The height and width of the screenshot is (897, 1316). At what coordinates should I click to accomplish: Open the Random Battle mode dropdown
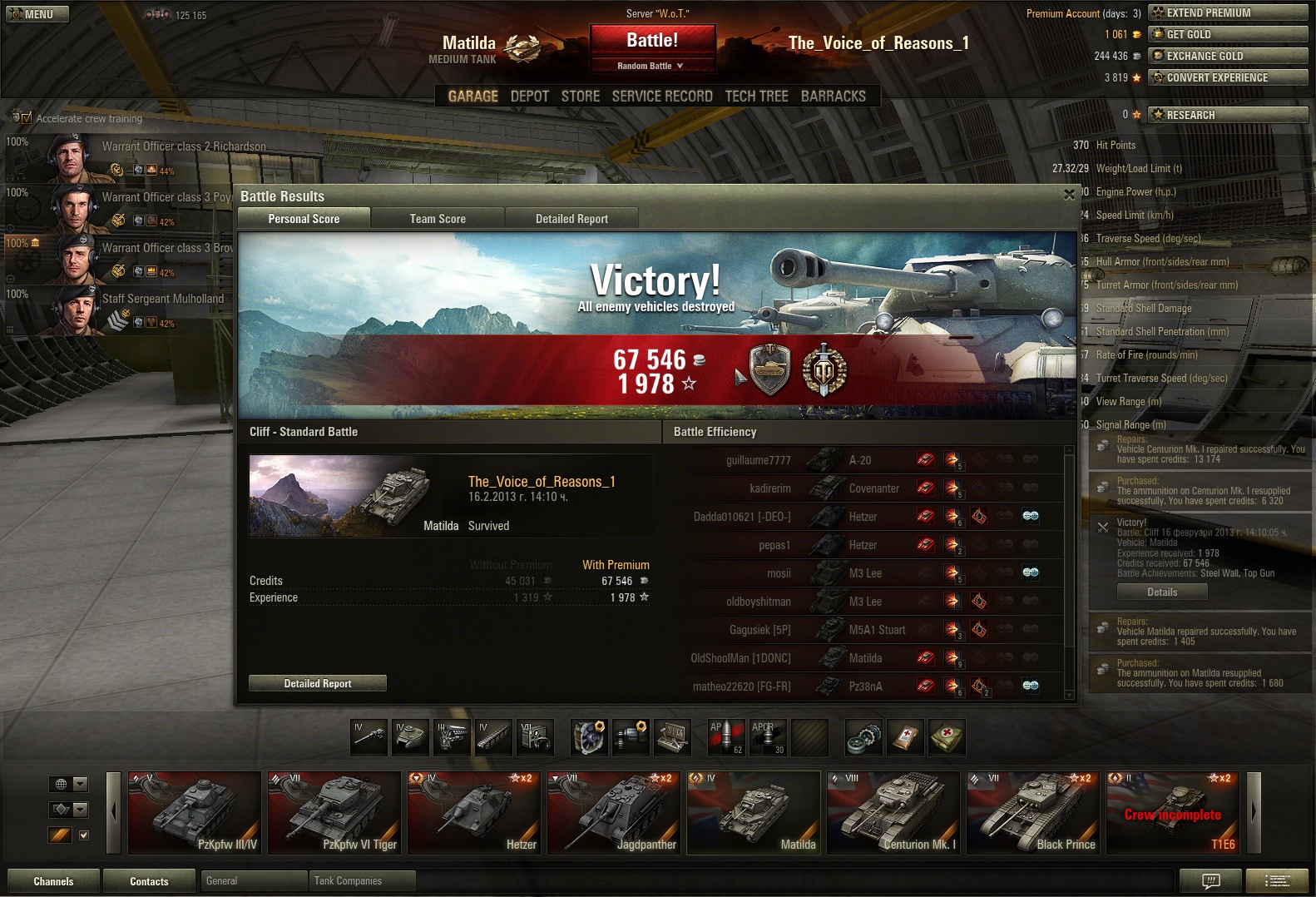tap(652, 66)
